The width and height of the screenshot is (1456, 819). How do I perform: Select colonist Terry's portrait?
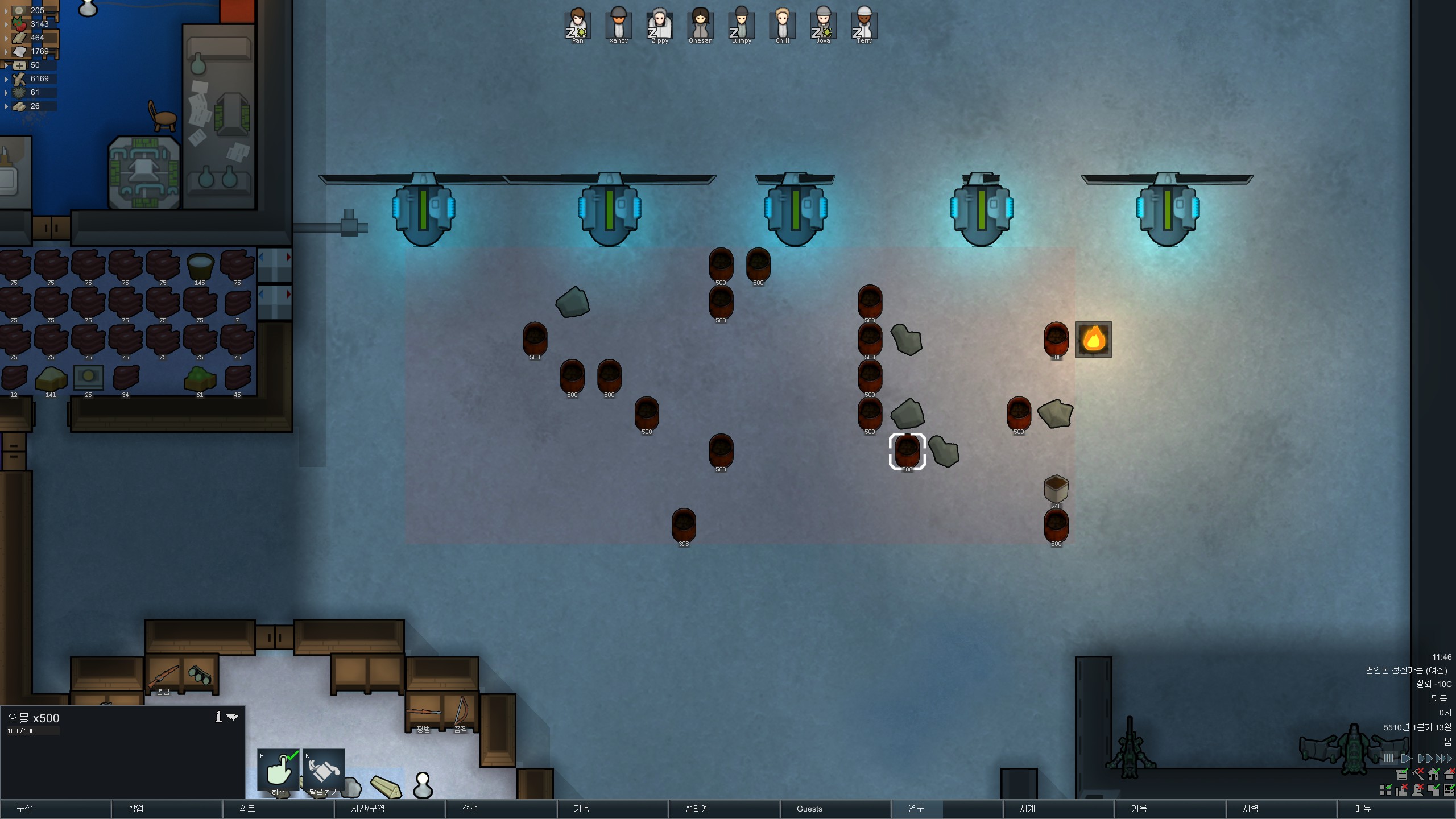(864, 24)
